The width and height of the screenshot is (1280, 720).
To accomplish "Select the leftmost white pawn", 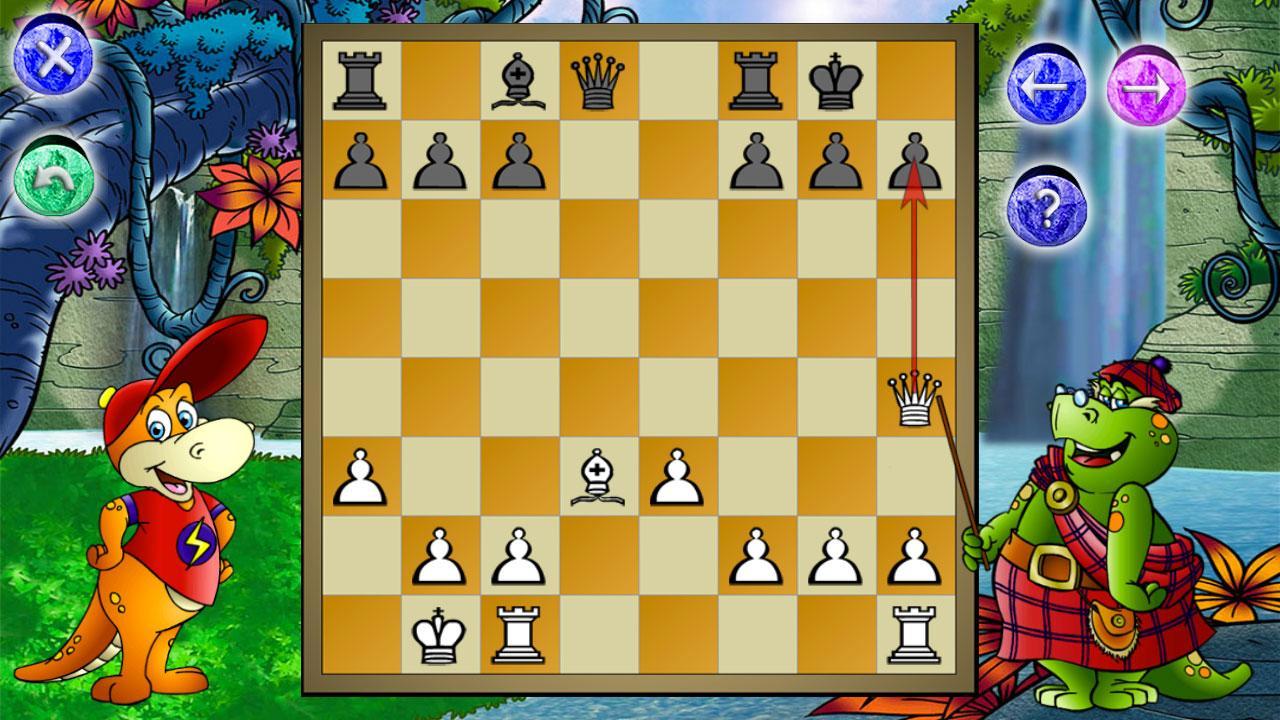I will 359,478.
